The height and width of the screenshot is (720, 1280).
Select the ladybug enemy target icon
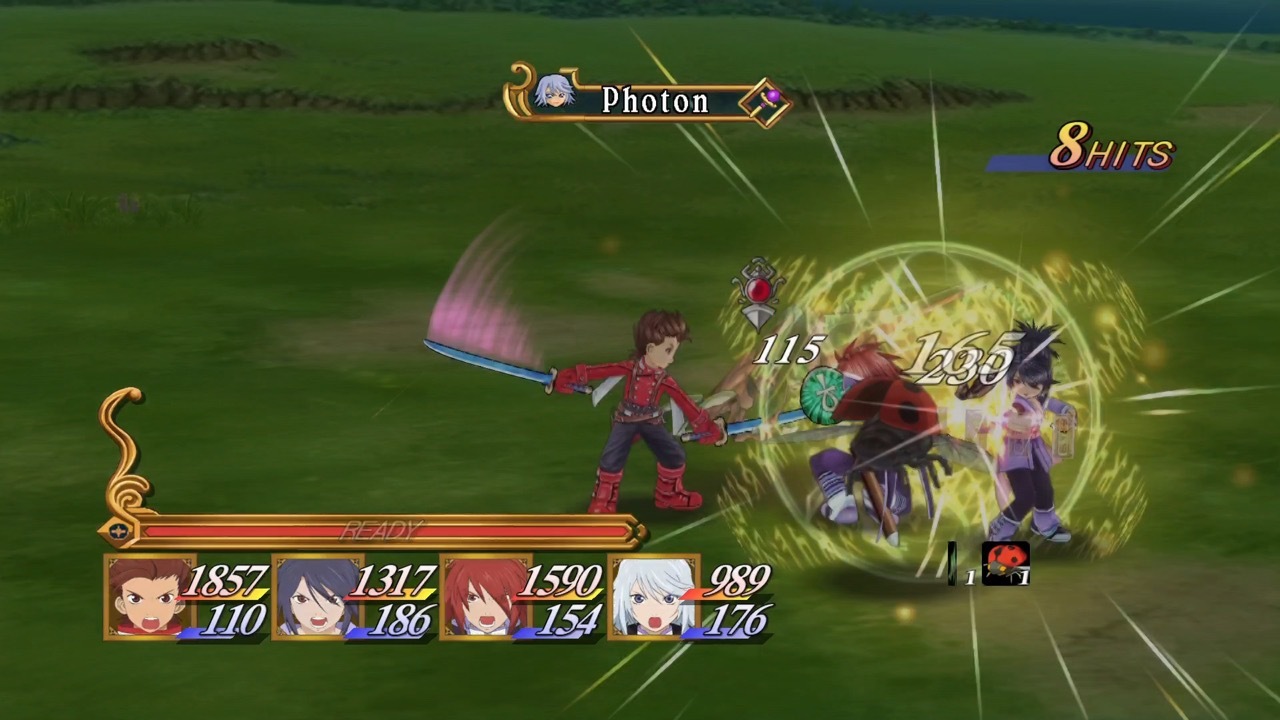tap(1005, 563)
